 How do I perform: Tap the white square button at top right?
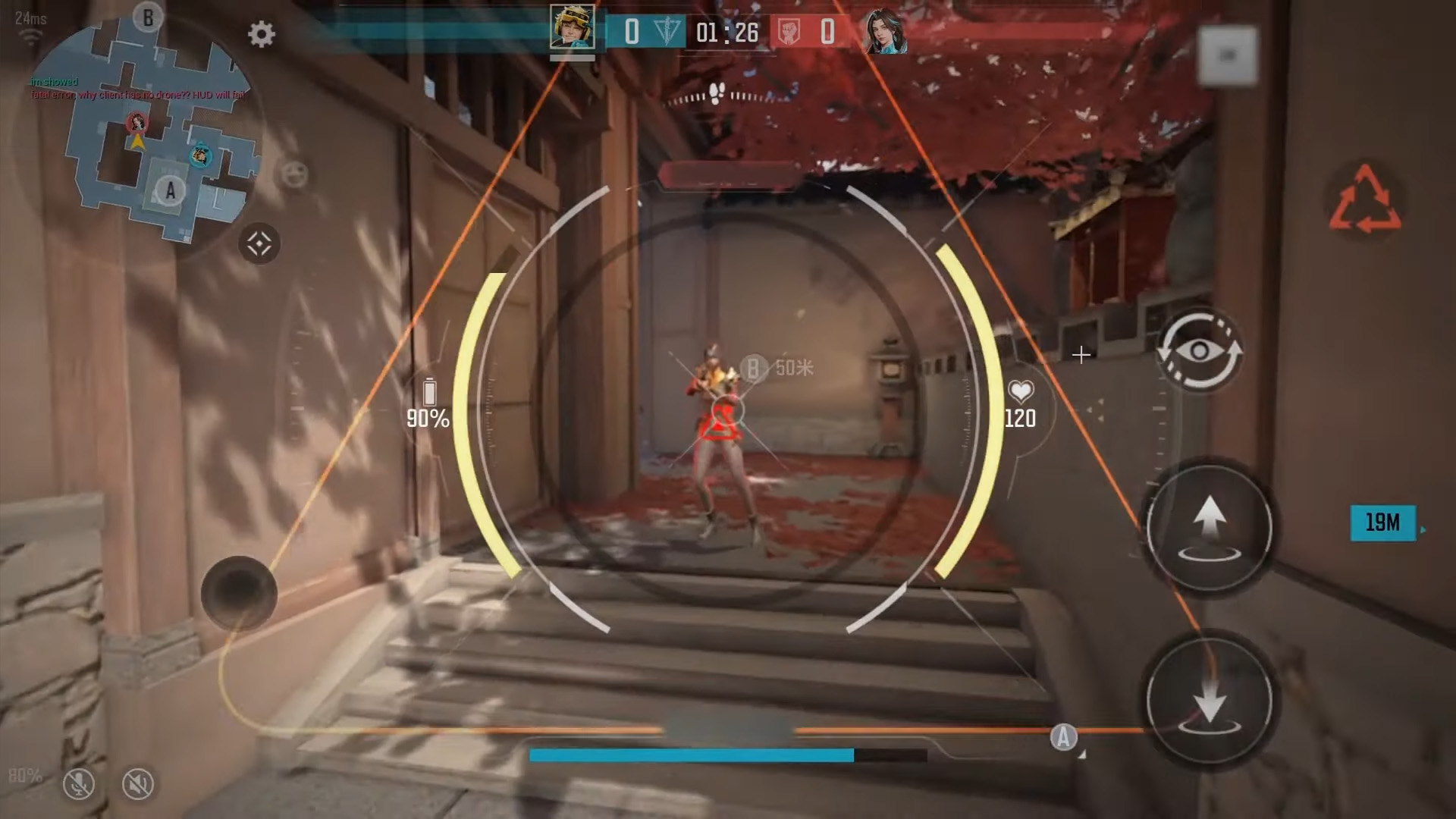point(1227,55)
